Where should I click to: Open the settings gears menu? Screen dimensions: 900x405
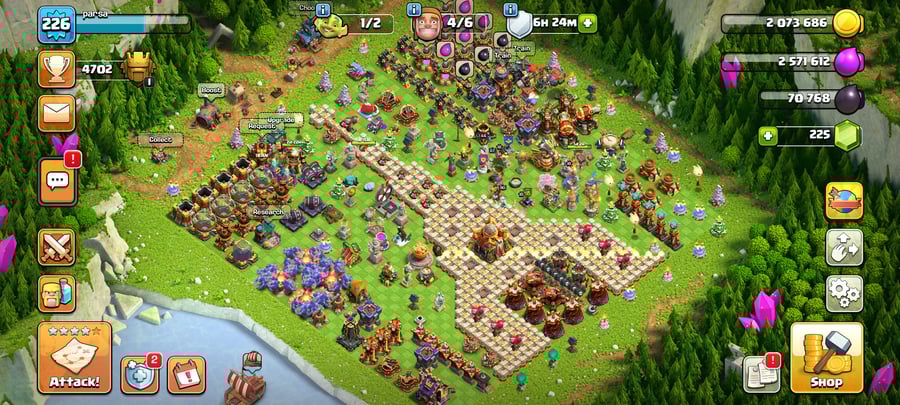(x=844, y=293)
